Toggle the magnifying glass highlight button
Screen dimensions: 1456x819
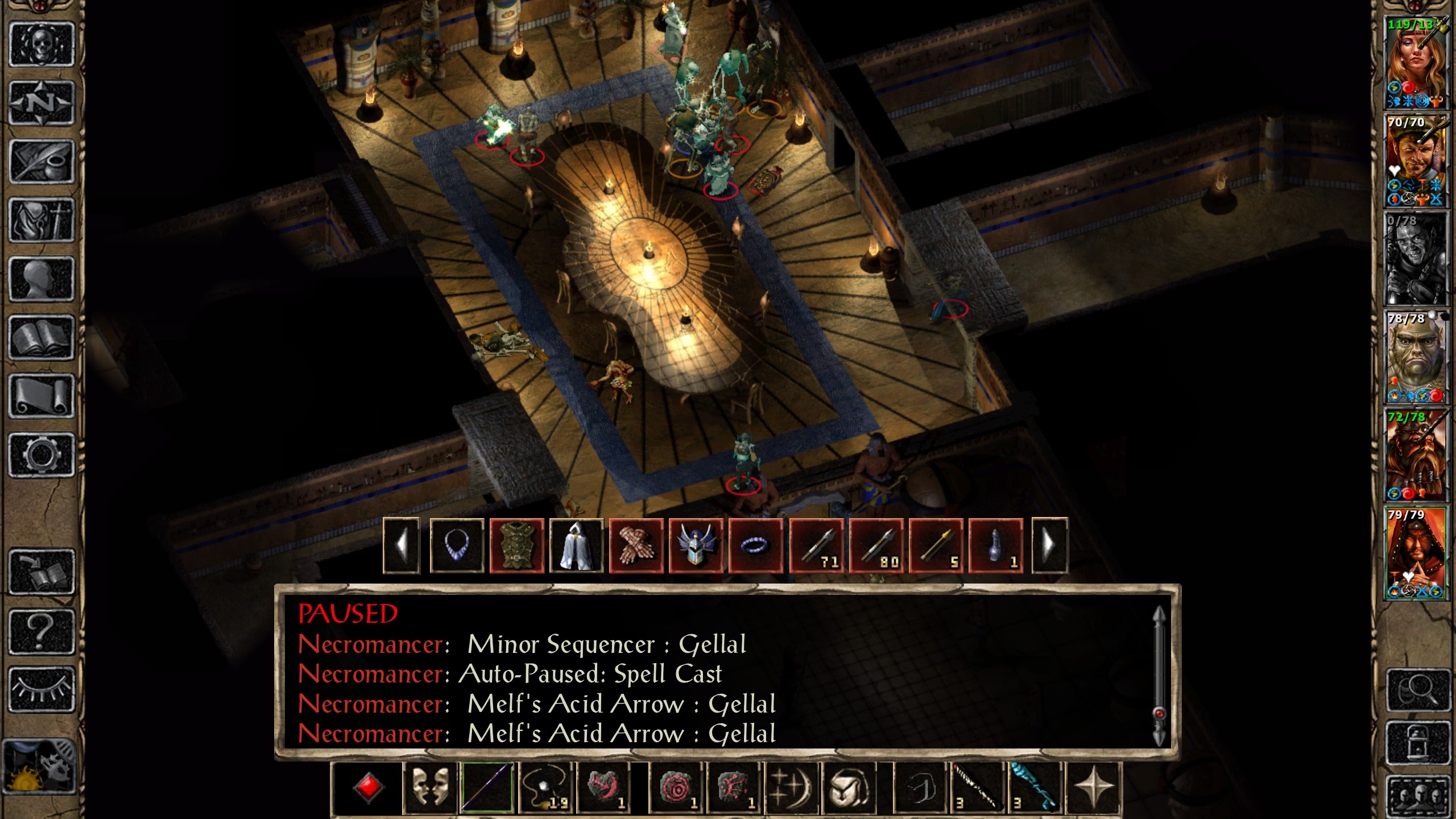1417,690
